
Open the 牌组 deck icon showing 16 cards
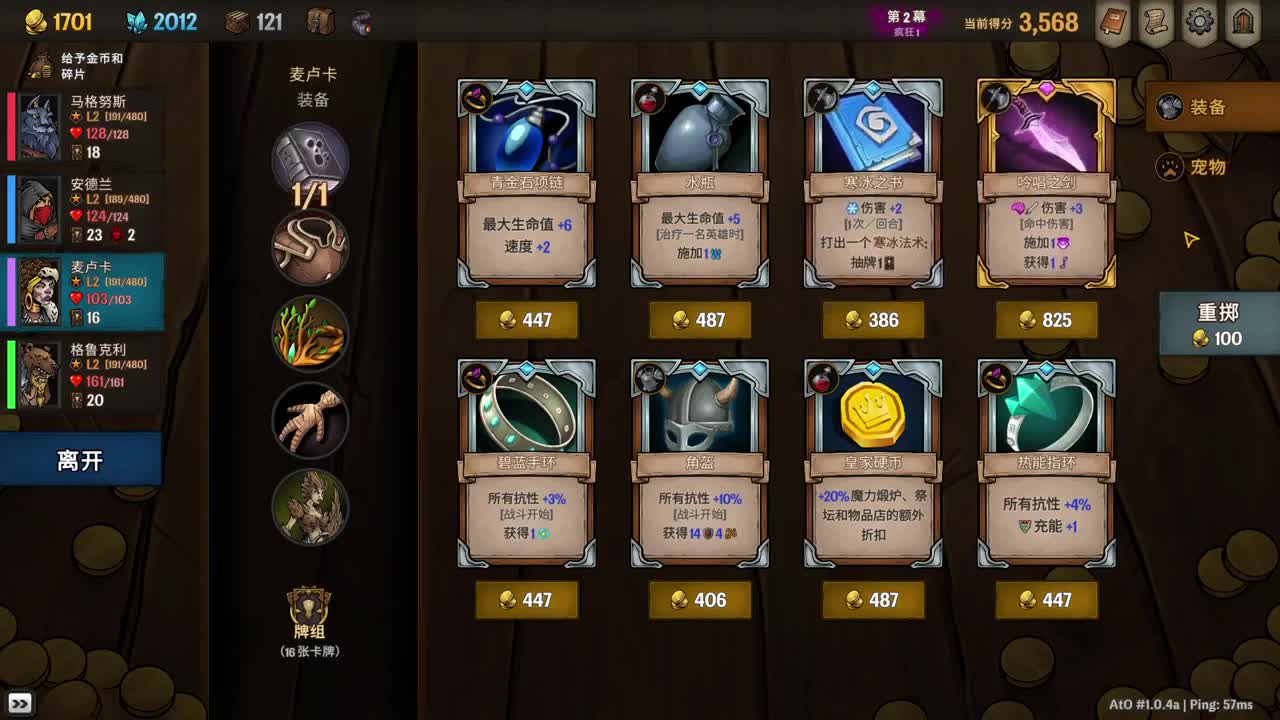308,610
